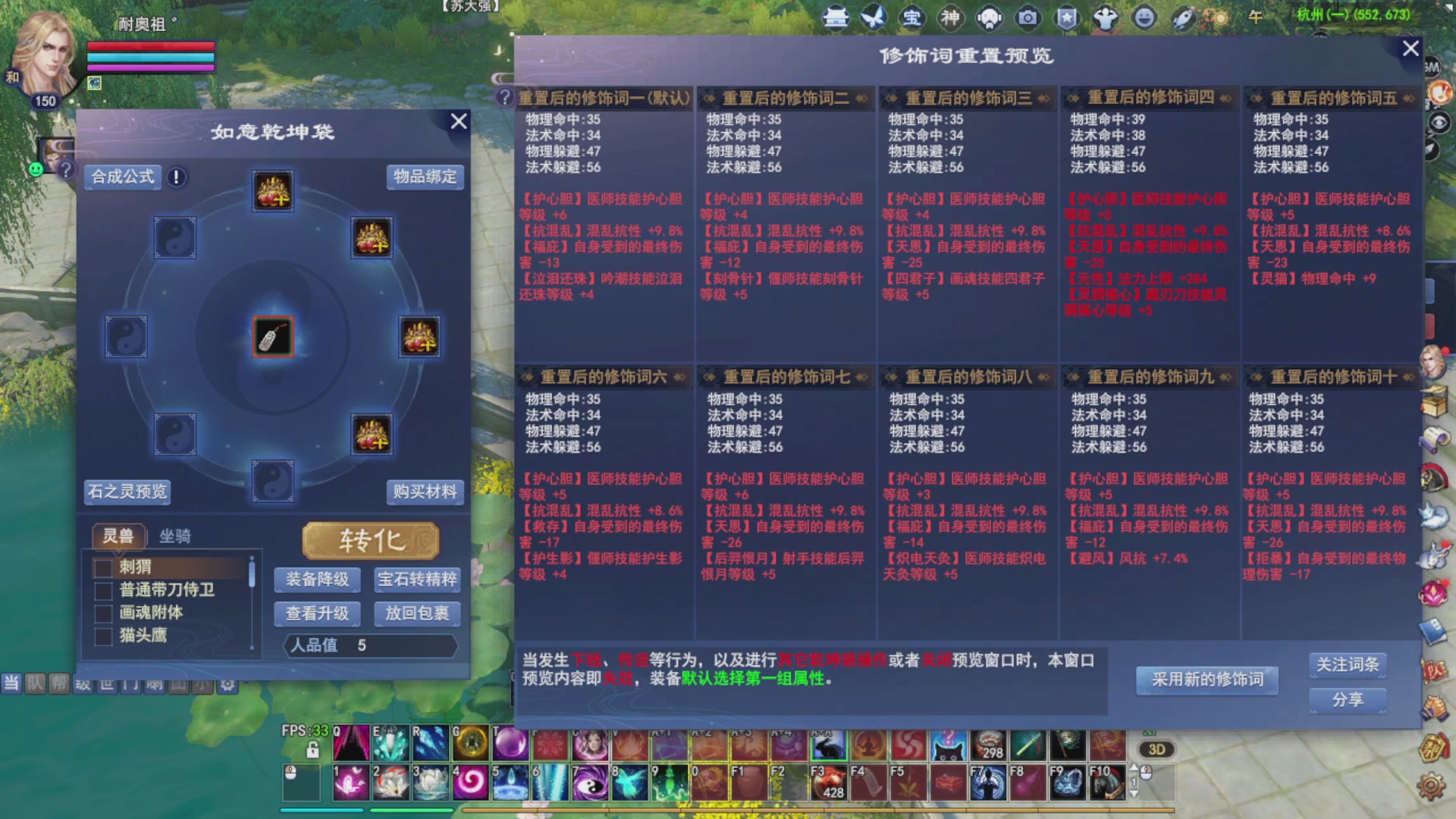Click the butterfly icon in top bar

tap(874, 17)
